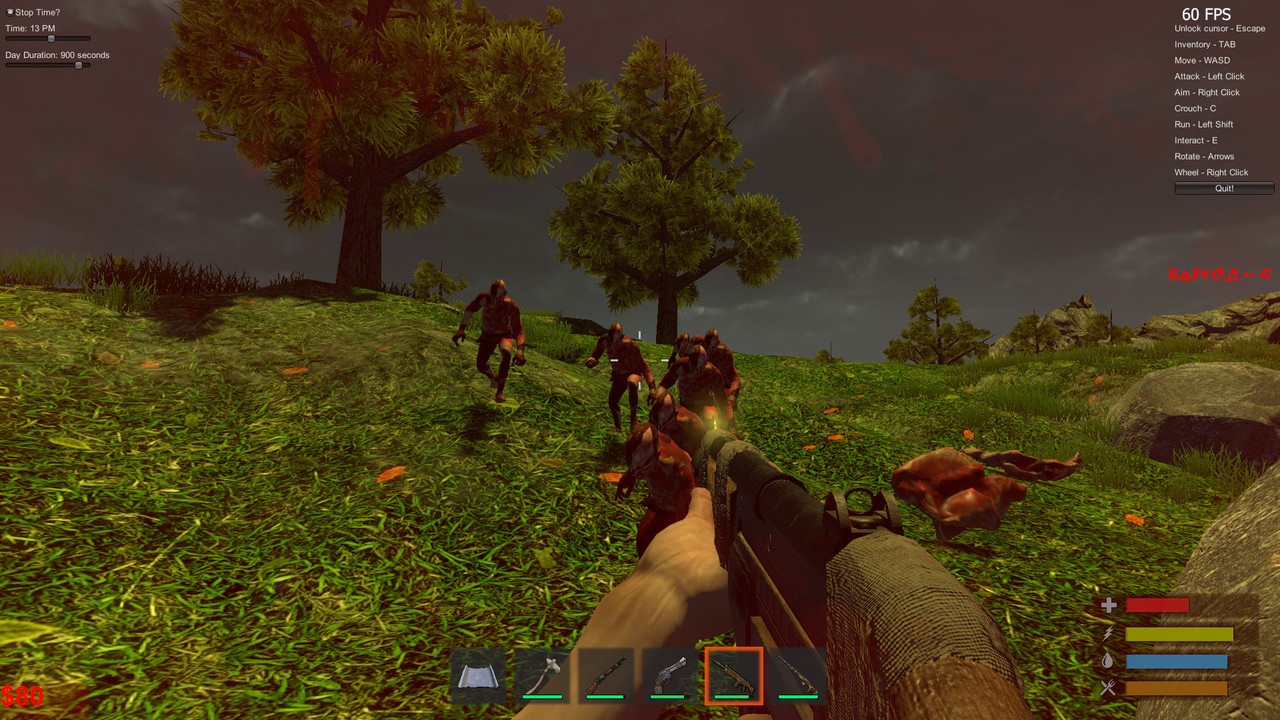Switch to the revolver slot
1280x720 pixels.
coord(670,676)
